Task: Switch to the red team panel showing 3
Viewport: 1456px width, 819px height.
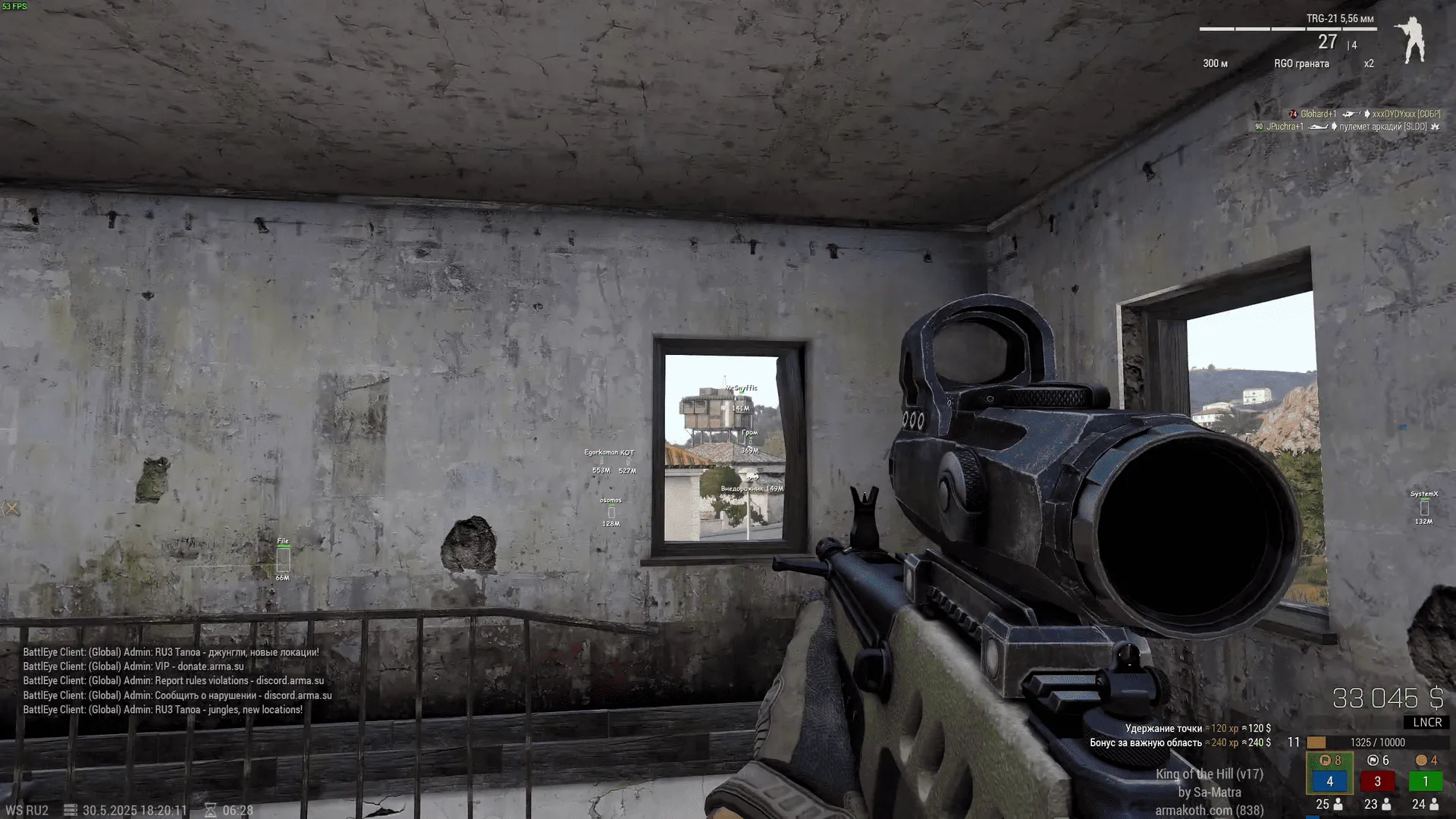Action: [1377, 782]
